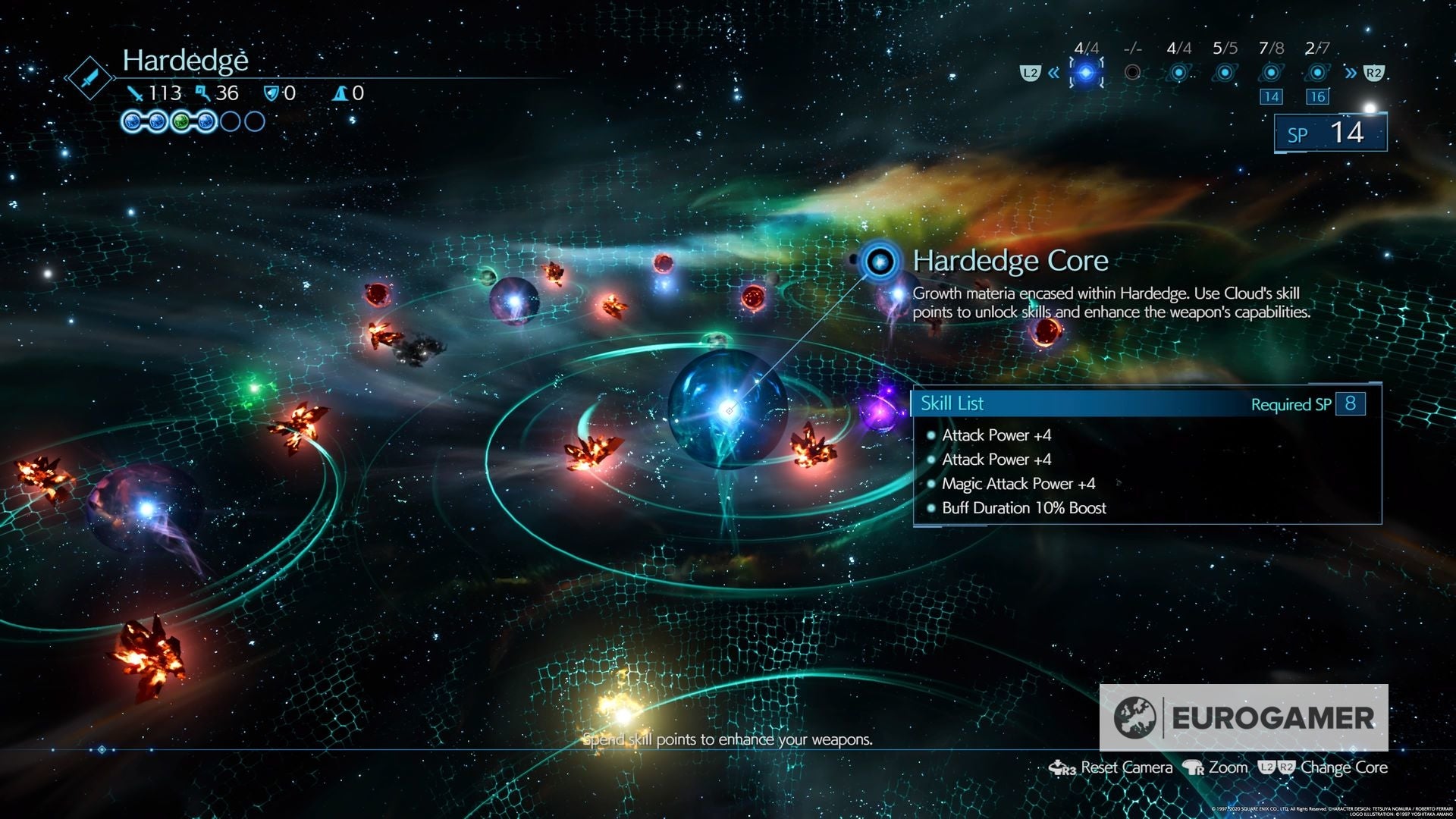
Task: Select the Magic Attack Power +4 skill
Action: [x=1018, y=484]
